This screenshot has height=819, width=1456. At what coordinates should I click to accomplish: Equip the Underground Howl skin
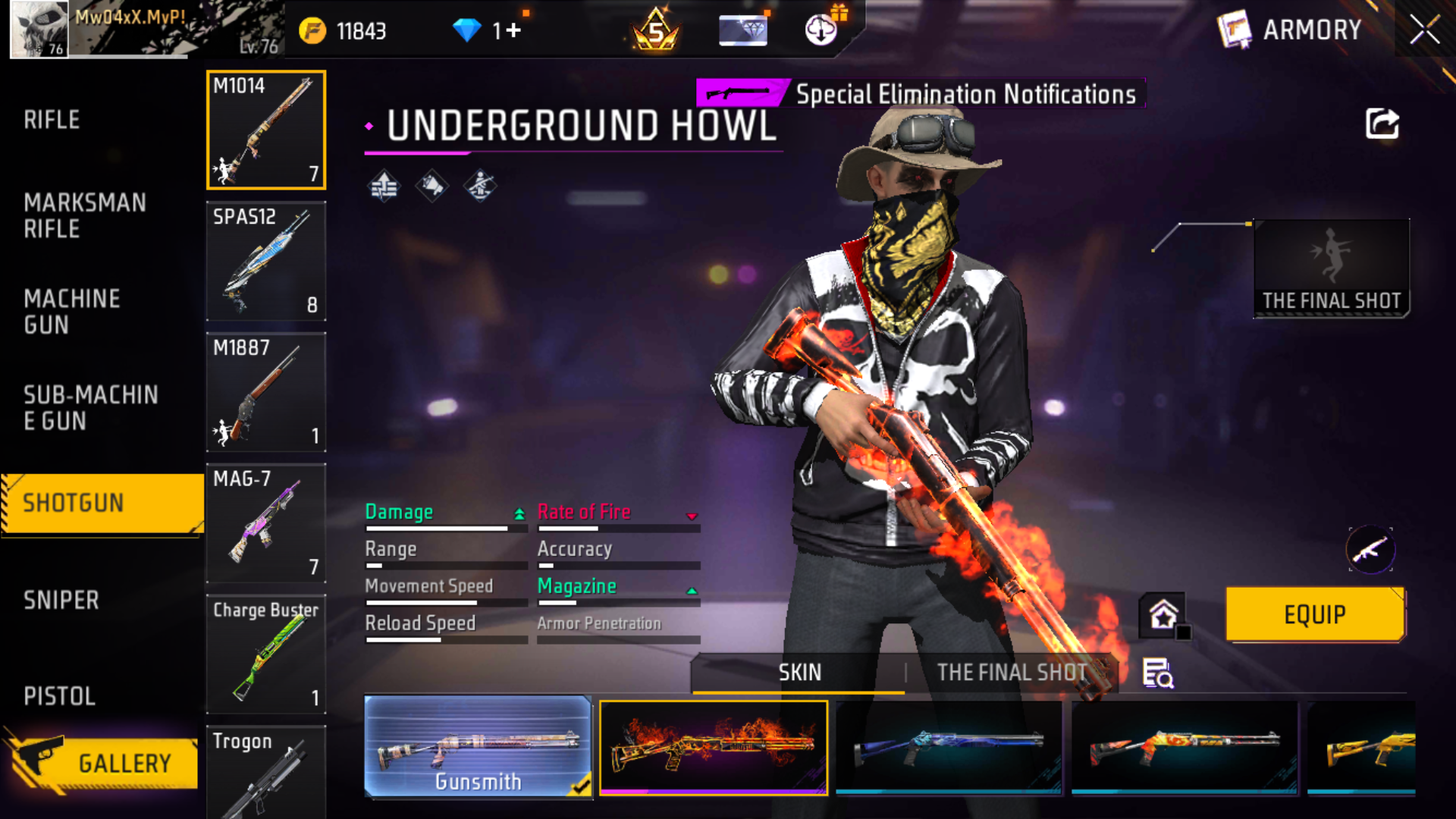[1314, 614]
